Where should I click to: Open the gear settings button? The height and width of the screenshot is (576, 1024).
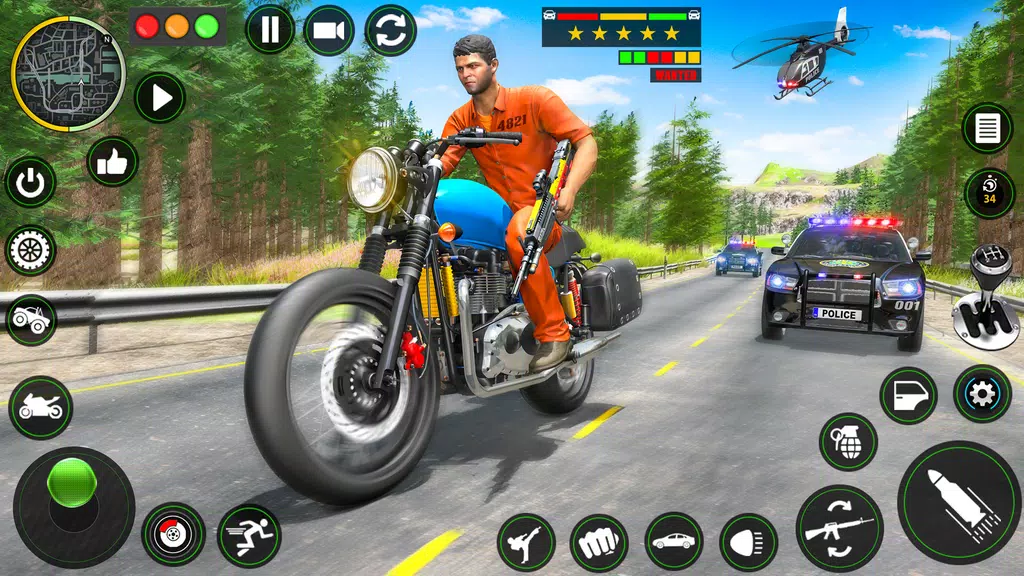tap(982, 394)
